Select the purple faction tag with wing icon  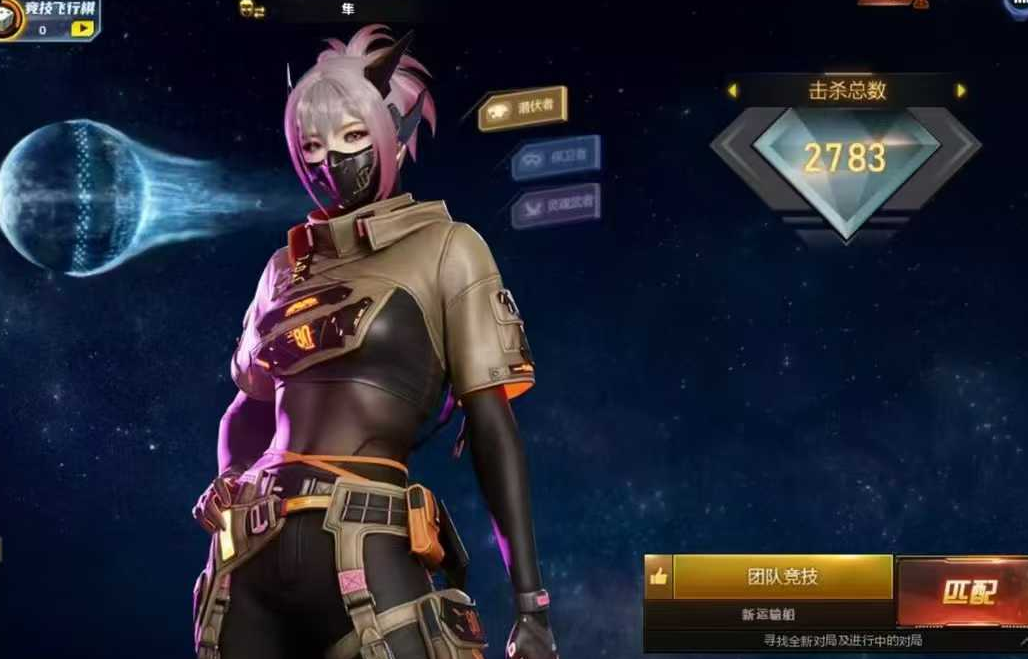click(x=556, y=205)
